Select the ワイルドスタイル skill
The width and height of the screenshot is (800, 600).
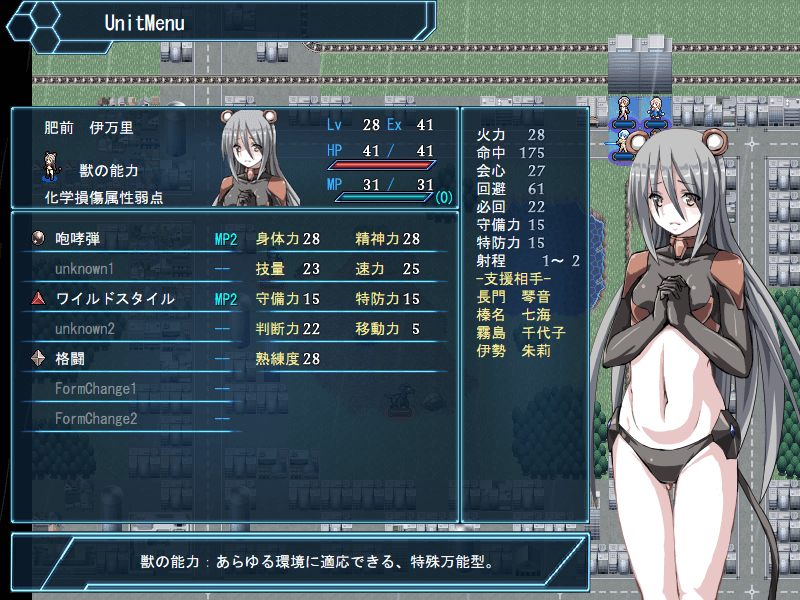[115, 299]
